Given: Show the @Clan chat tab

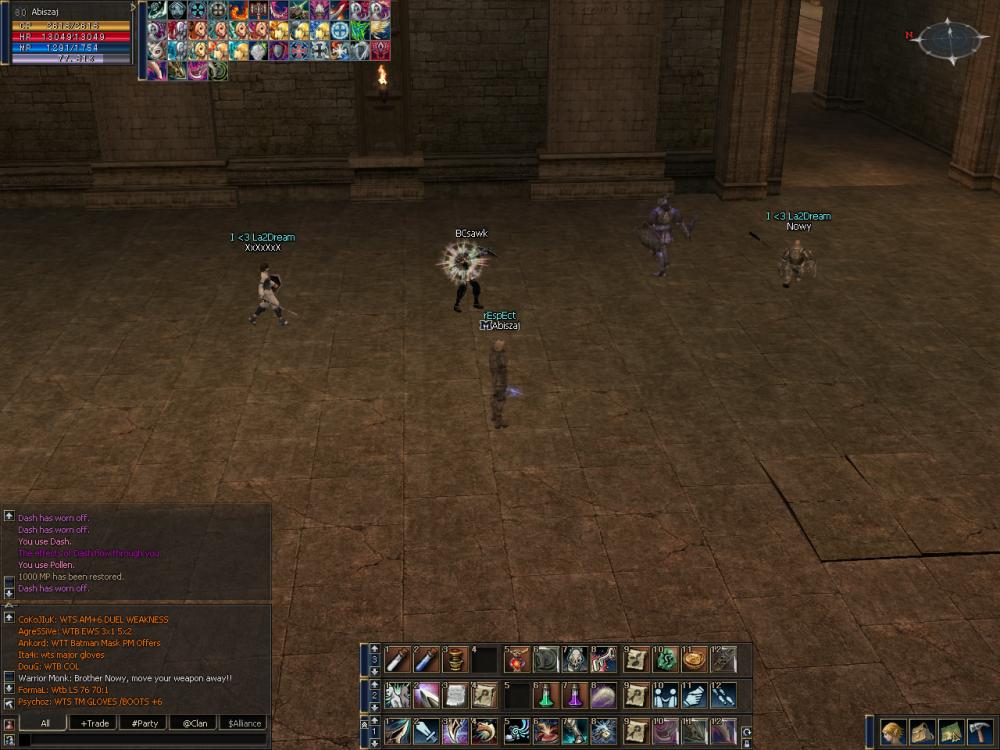Looking at the screenshot, I should pyautogui.click(x=195, y=723).
